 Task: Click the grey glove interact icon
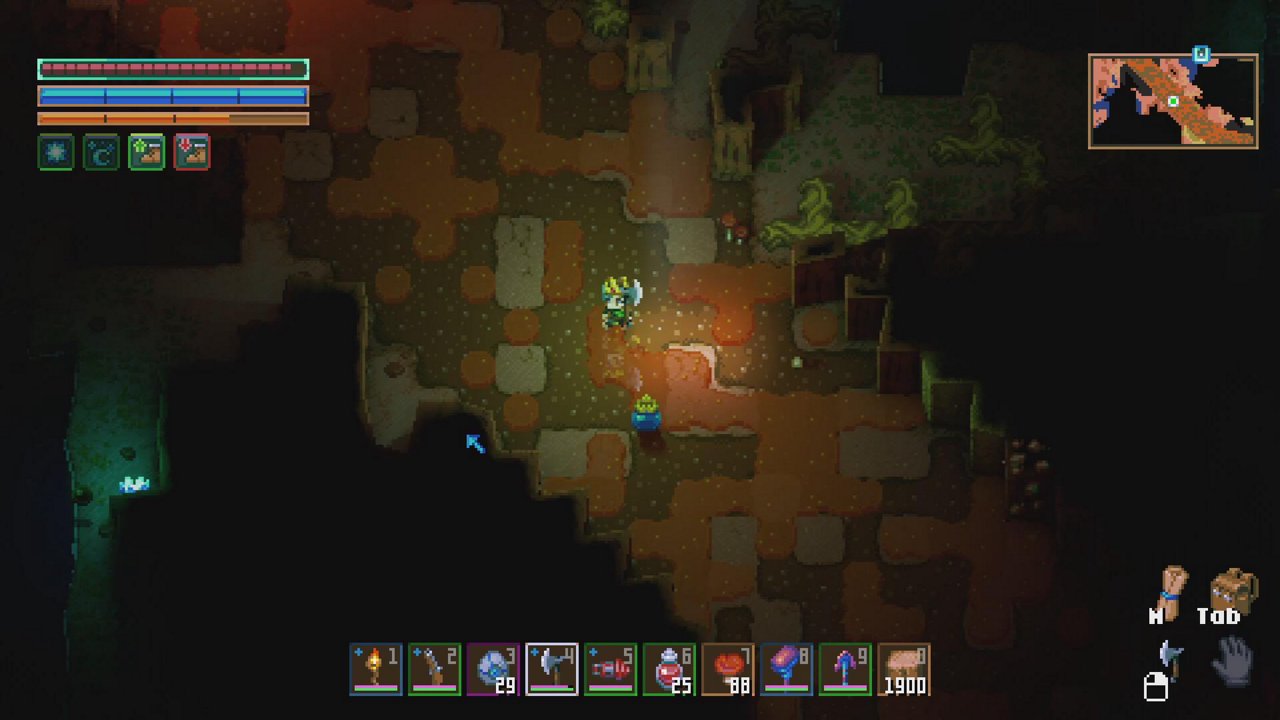point(1235,661)
